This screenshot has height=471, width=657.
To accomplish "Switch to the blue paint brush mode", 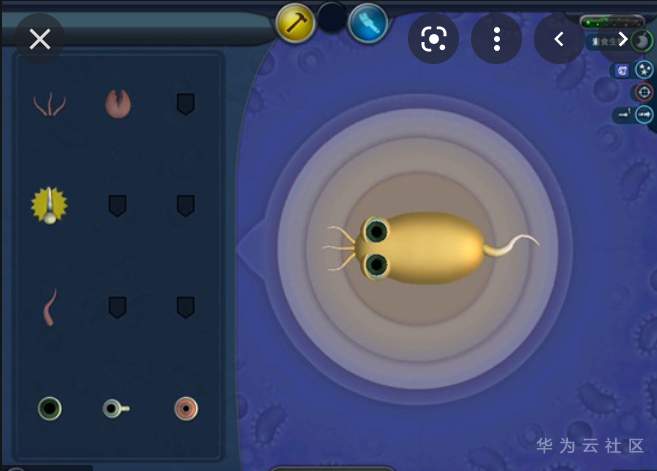I will click(x=368, y=22).
